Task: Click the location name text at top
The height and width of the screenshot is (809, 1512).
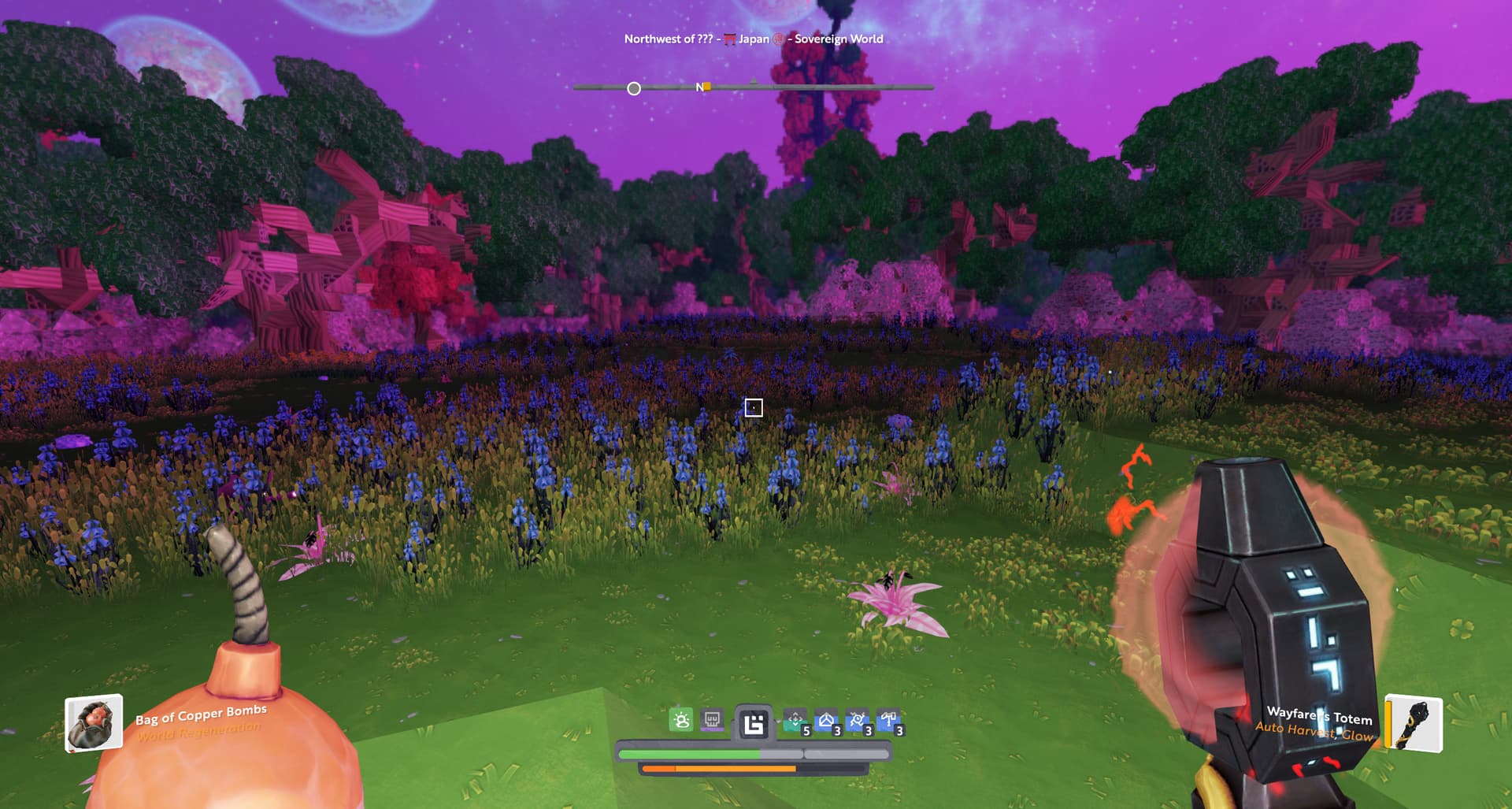Action: (753, 39)
